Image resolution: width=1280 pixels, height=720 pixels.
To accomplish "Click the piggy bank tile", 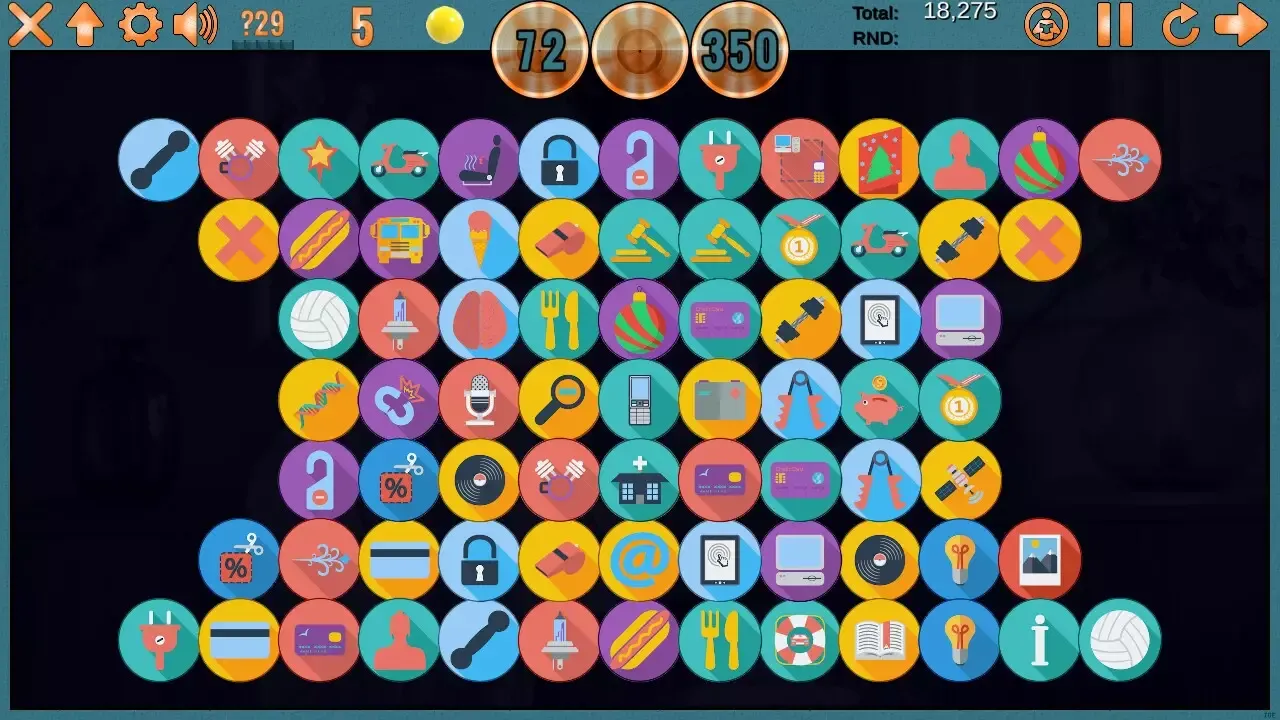I will pyautogui.click(x=880, y=400).
